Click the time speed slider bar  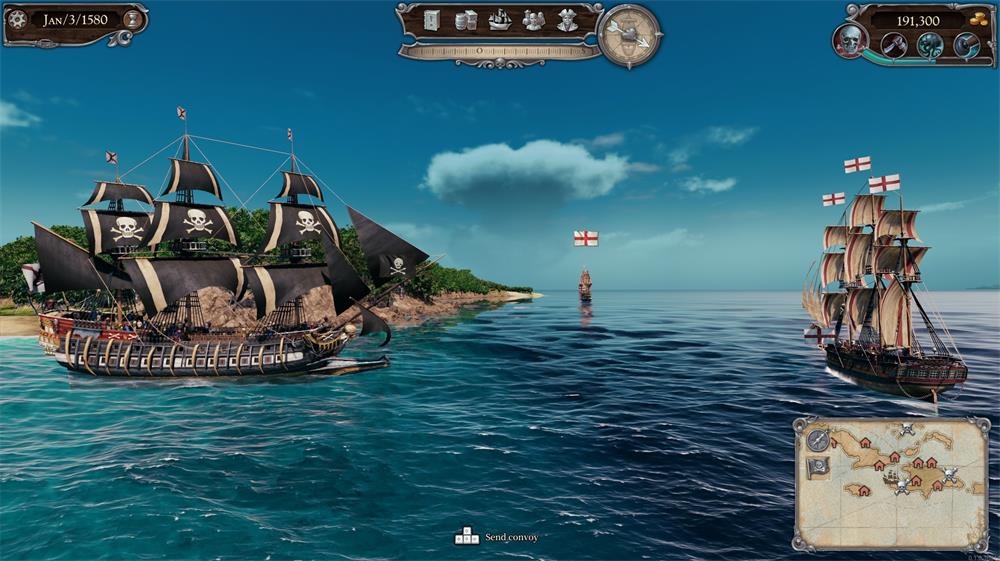tap(497, 49)
